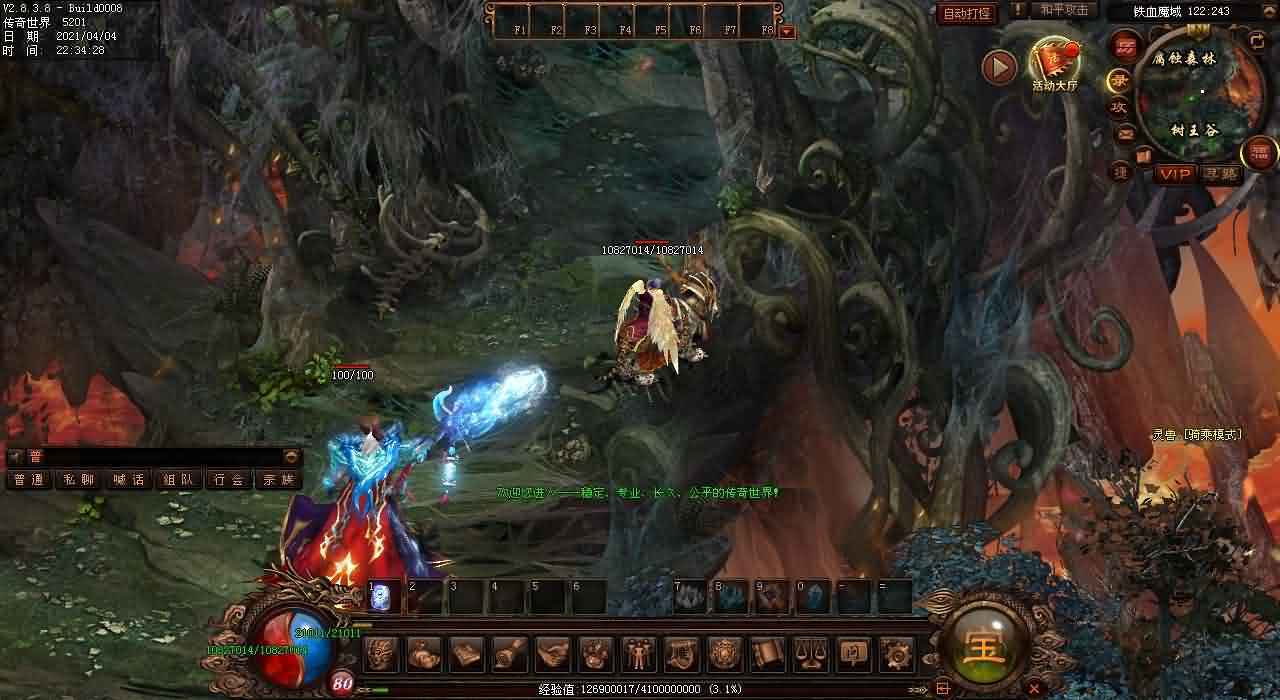Switch to the 喊话 shout channel tab

coord(129,480)
